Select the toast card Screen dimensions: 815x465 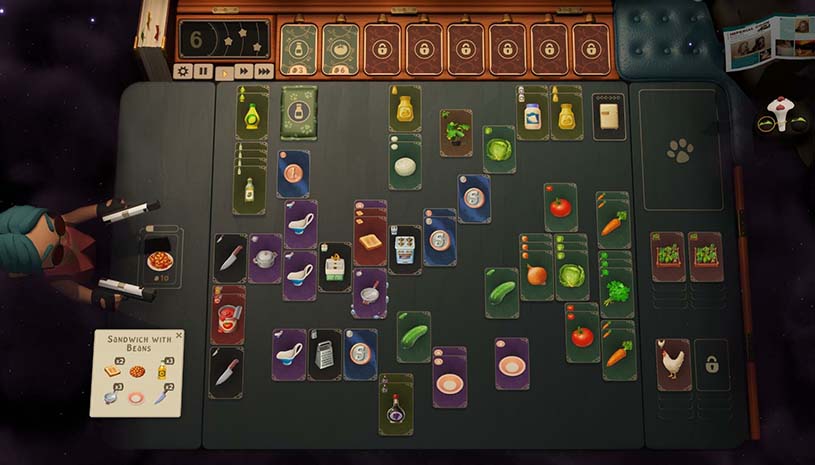click(x=370, y=244)
